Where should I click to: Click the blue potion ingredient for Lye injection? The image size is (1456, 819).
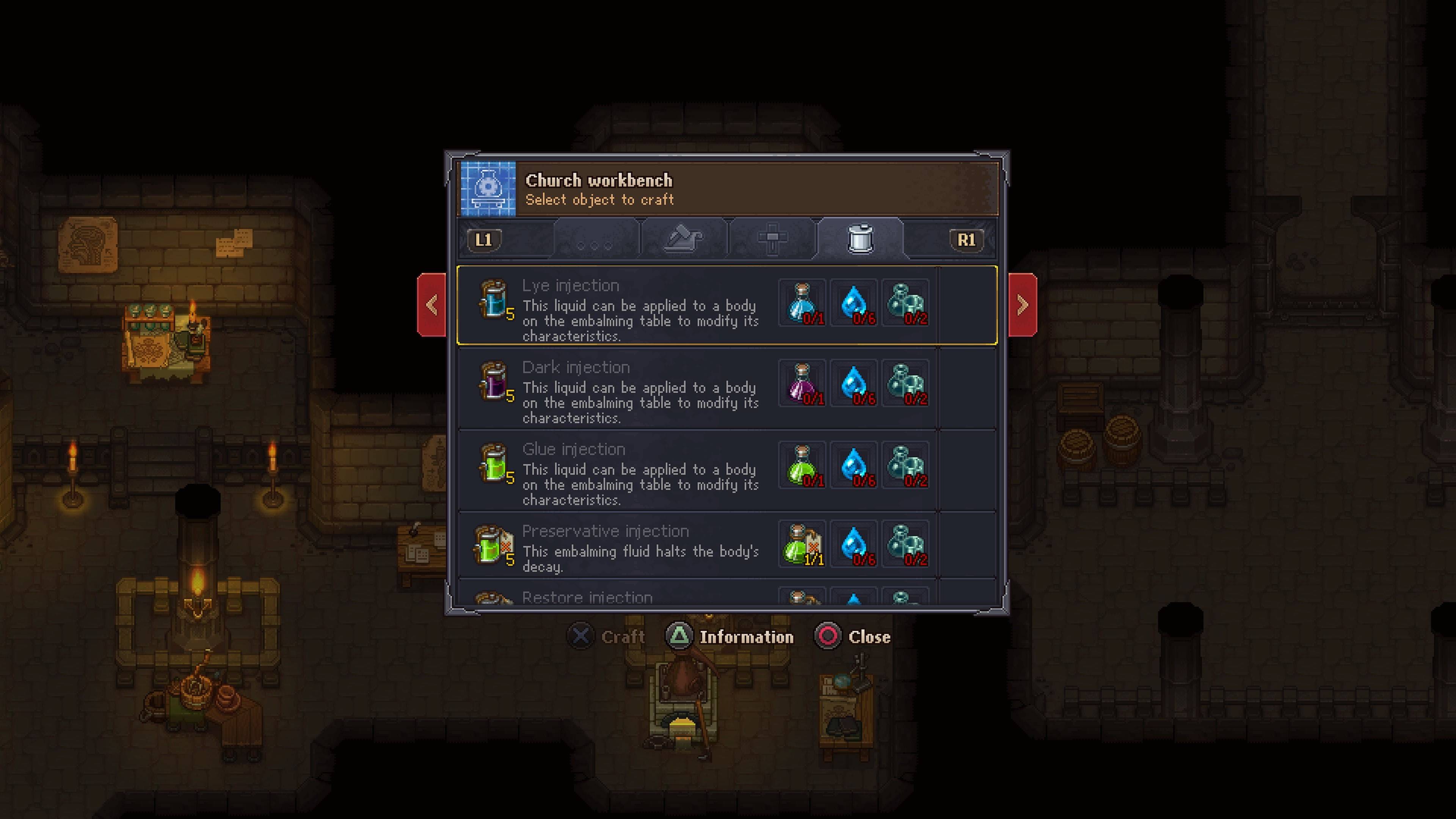[x=802, y=303]
